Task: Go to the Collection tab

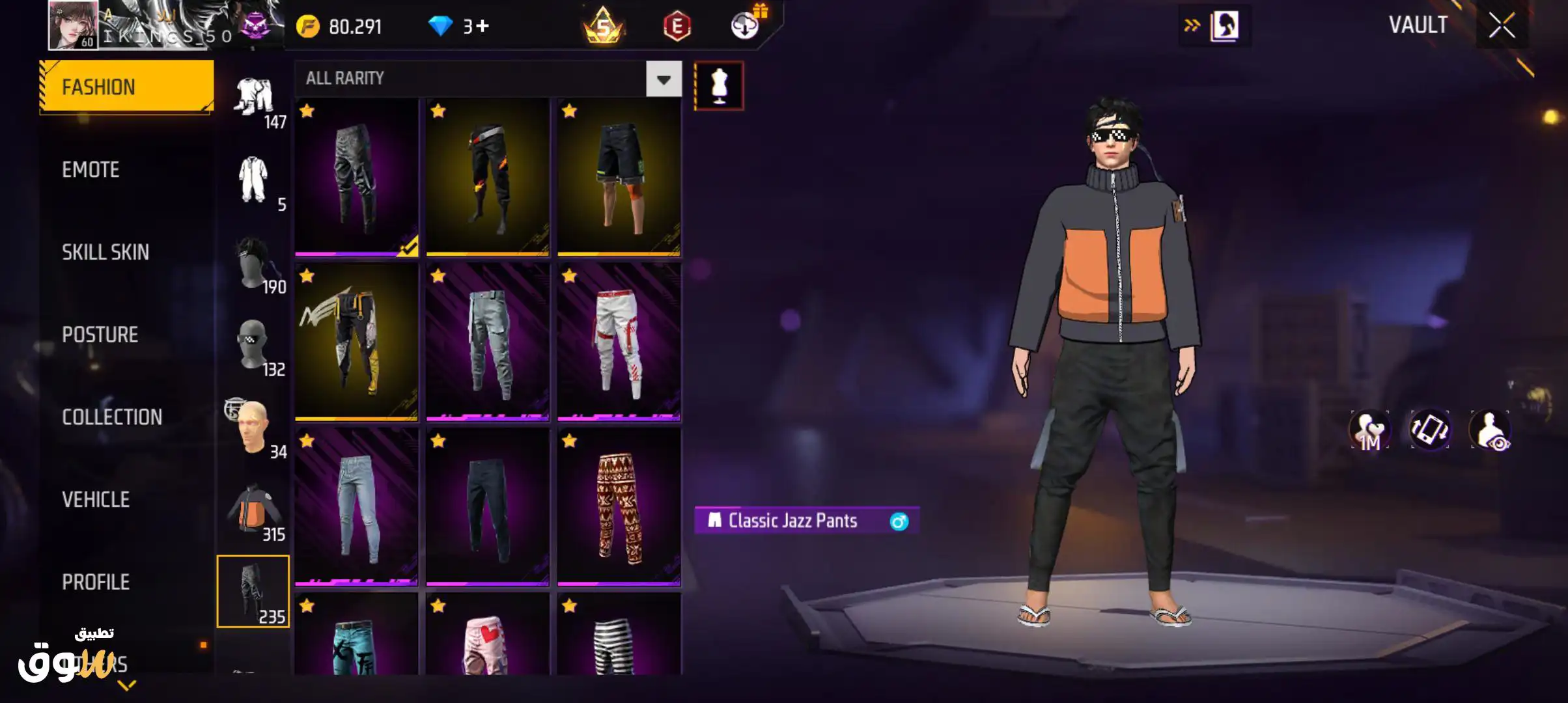Action: click(x=111, y=417)
